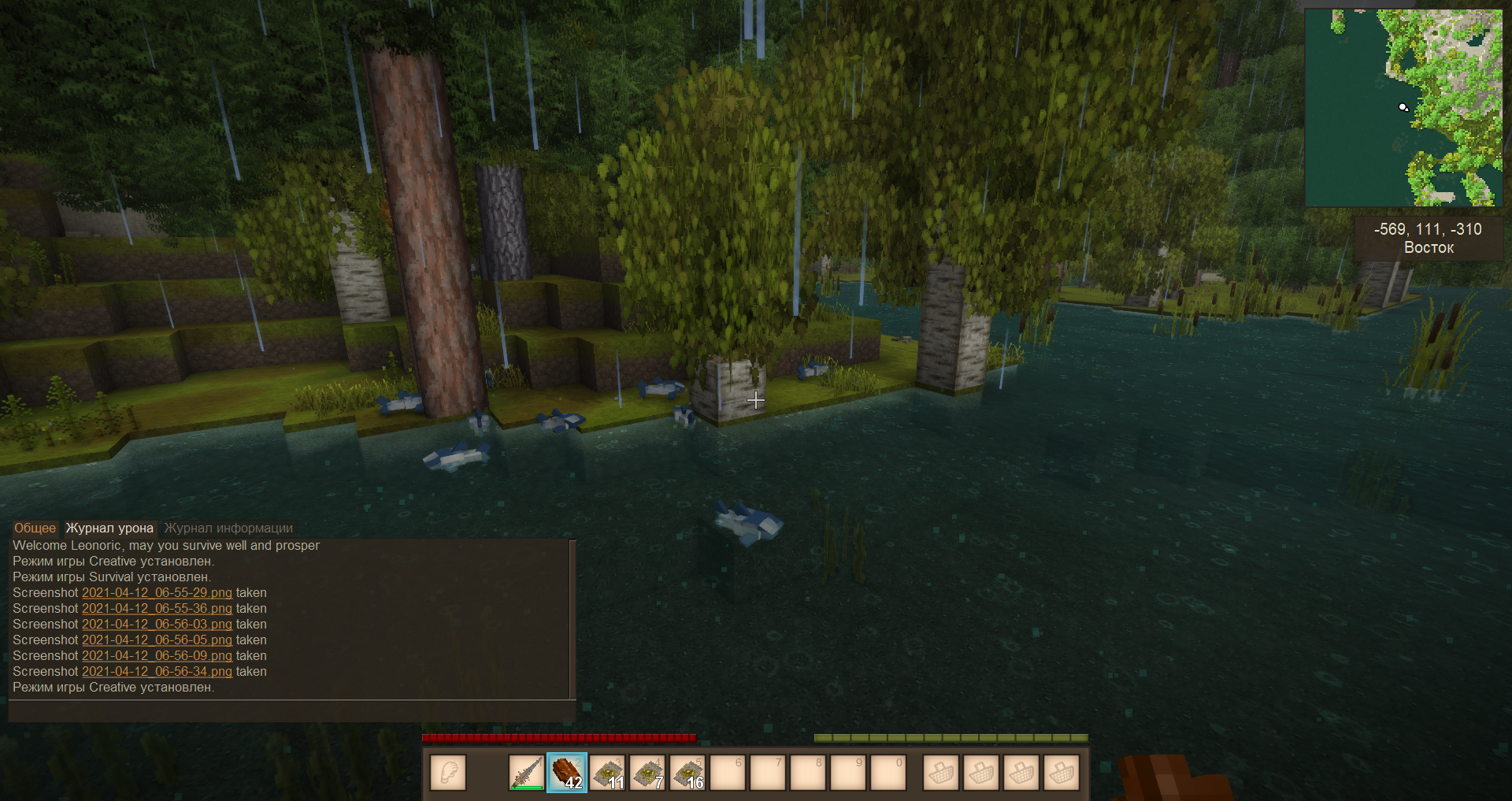
Task: Open screenshot link 2021-04-12_06-55-29.png
Action: pyautogui.click(x=157, y=592)
